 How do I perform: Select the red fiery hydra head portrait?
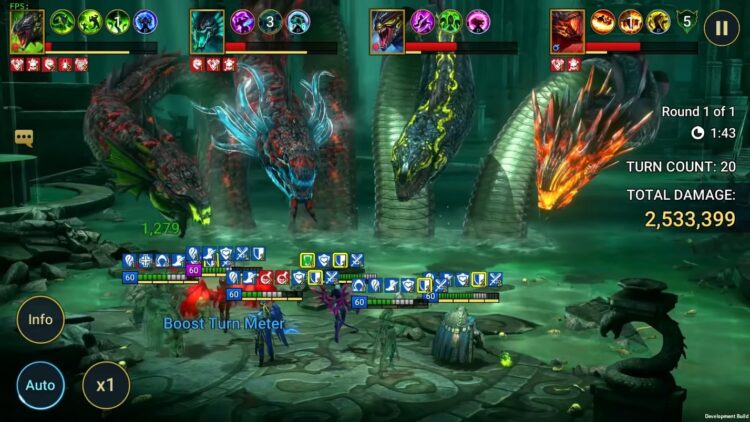(567, 31)
